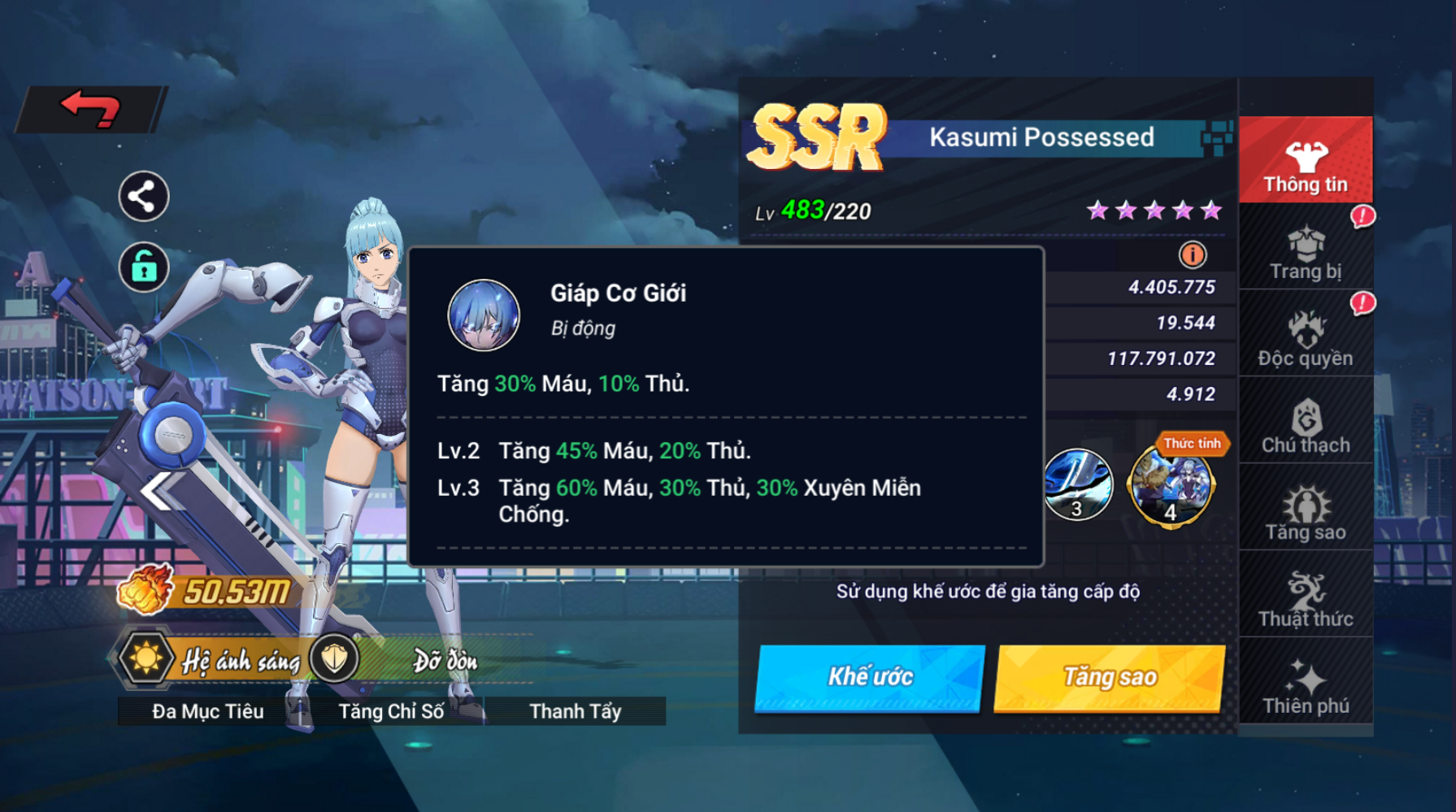Toggle the green lock icon
The width and height of the screenshot is (1456, 812).
(144, 267)
